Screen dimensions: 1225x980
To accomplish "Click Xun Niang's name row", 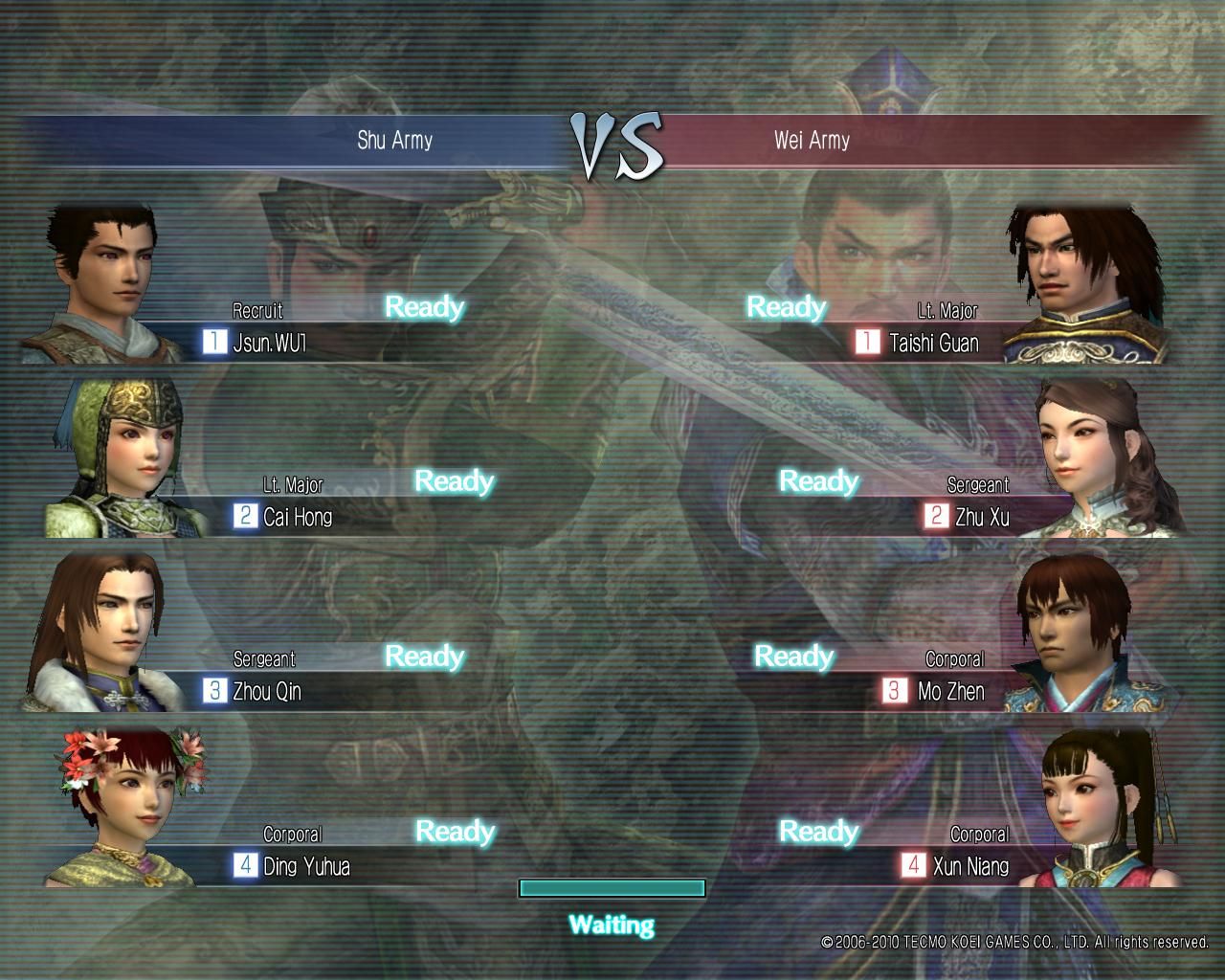I will 969,866.
